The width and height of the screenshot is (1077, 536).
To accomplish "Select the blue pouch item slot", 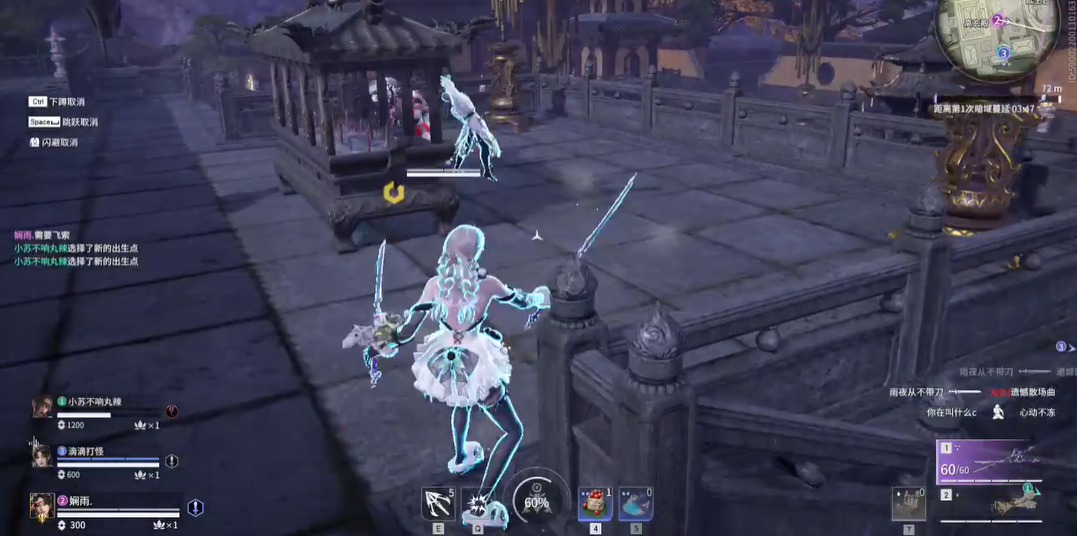I will coord(635,503).
